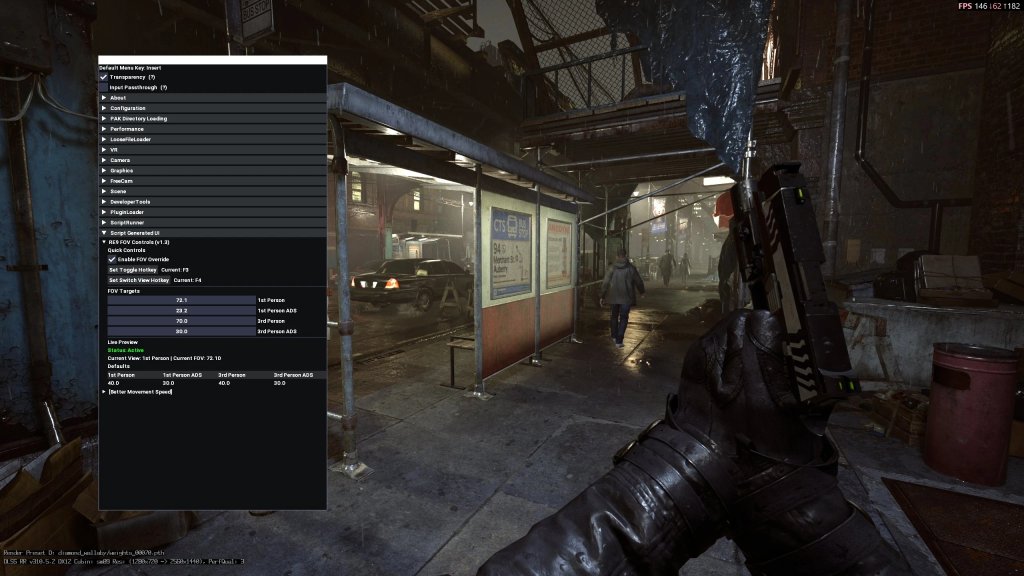Open the Configuration section
Screen dimensions: 1024x576
tap(127, 108)
